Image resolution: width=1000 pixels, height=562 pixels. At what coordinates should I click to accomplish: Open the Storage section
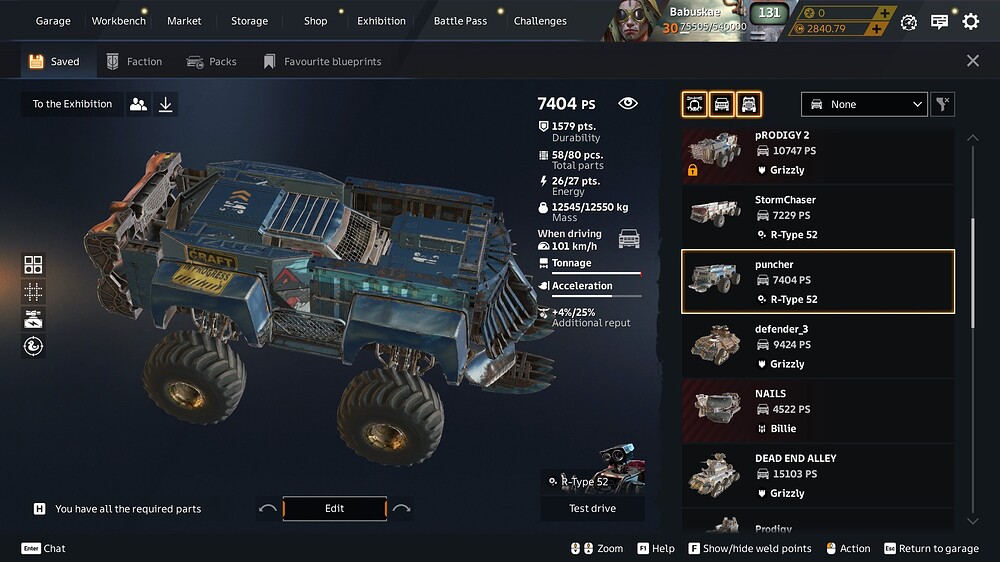(249, 21)
